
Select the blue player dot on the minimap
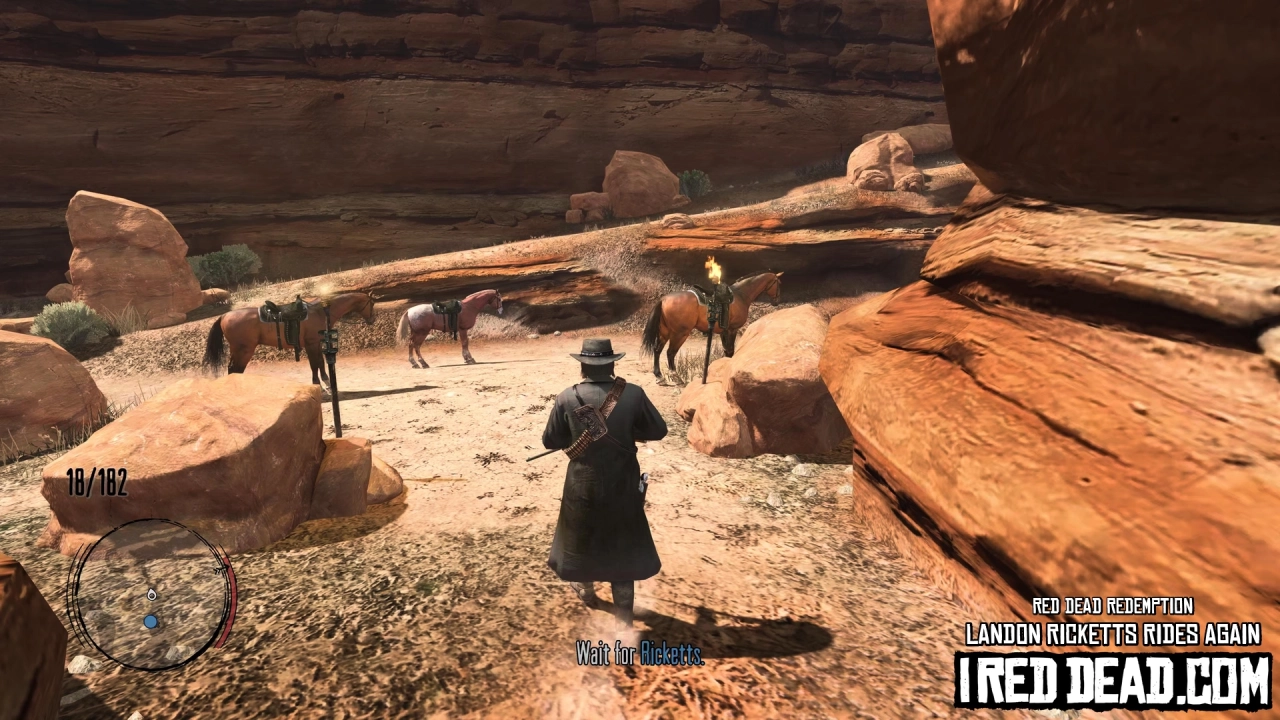tap(149, 620)
